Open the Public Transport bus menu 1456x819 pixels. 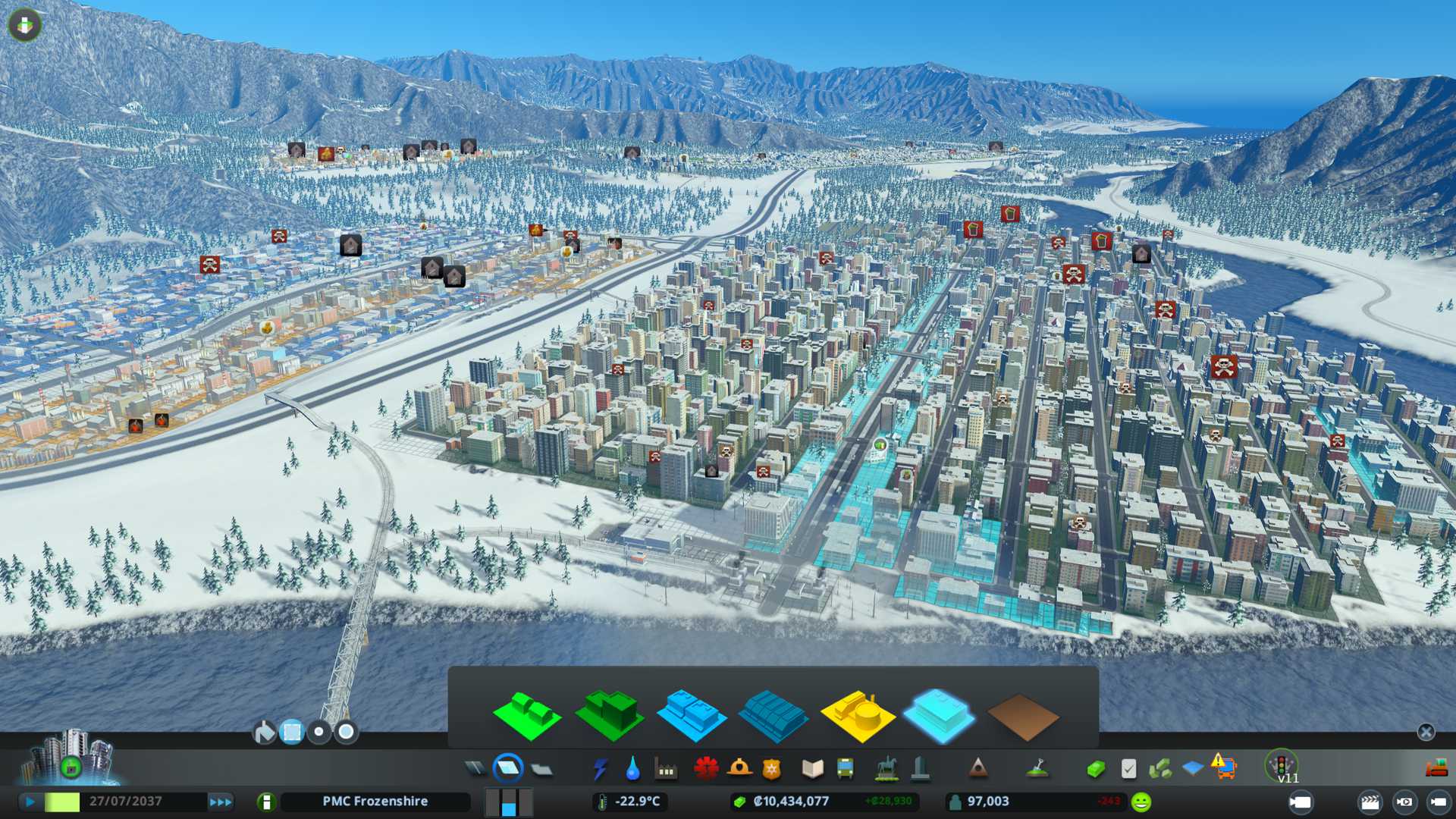tap(845, 769)
